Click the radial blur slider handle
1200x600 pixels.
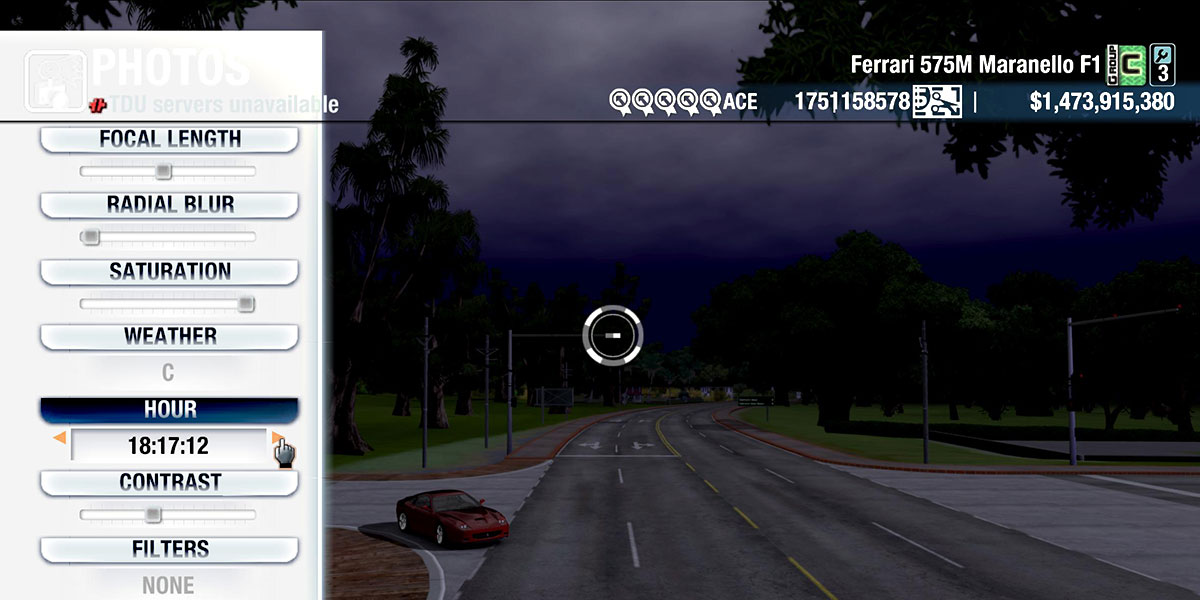[x=90, y=237]
